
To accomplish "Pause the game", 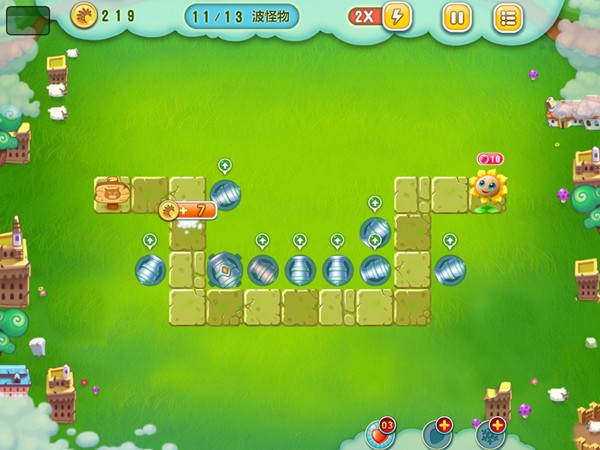I will click(456, 17).
